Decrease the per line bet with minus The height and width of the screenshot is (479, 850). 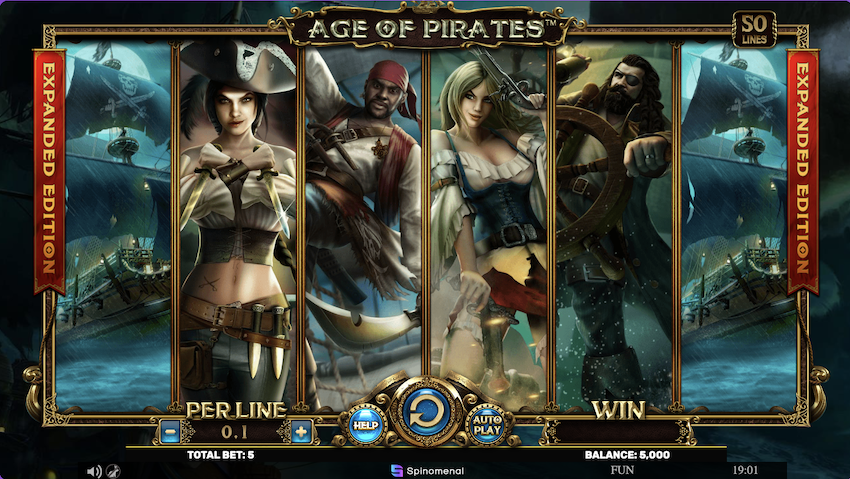tap(169, 432)
